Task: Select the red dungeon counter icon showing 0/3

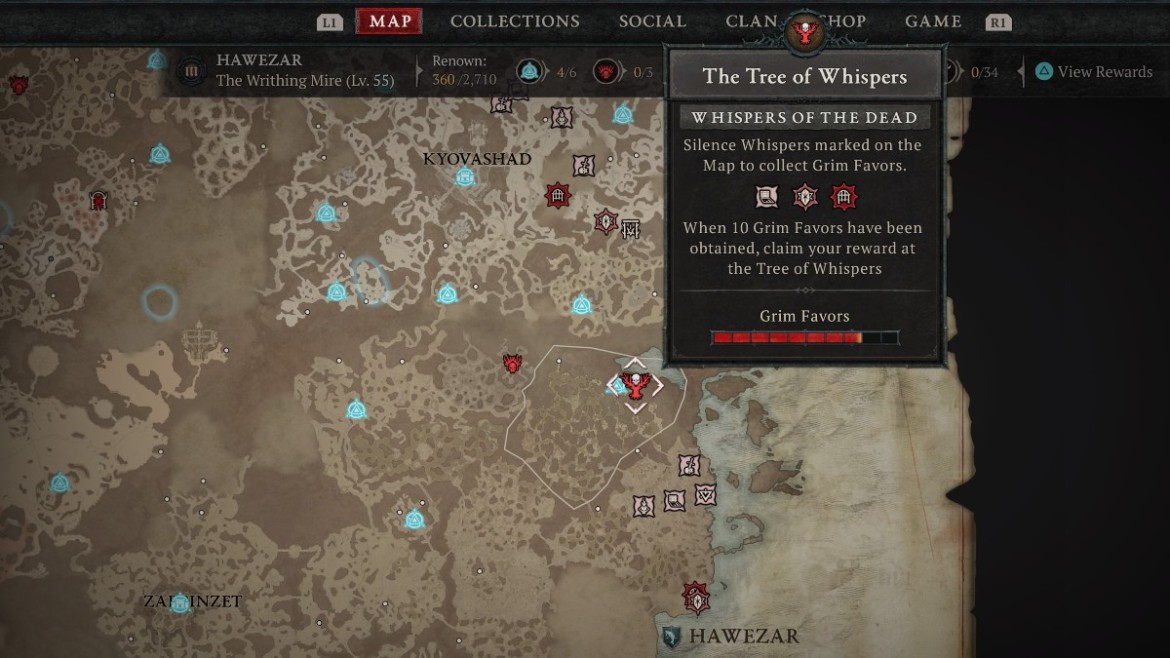Action: click(x=605, y=71)
